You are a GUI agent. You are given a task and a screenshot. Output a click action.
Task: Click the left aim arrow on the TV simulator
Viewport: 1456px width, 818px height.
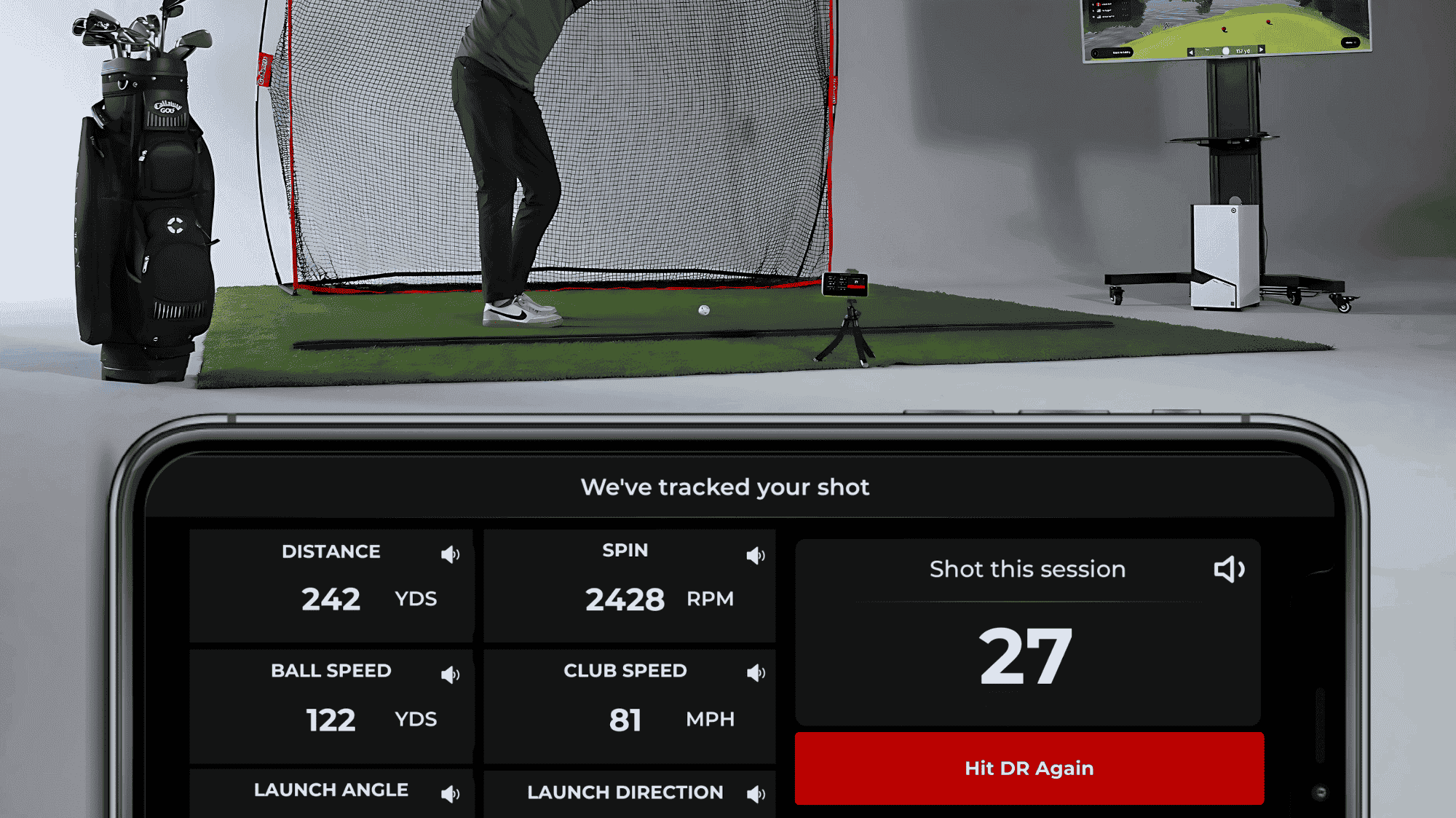pos(1191,51)
